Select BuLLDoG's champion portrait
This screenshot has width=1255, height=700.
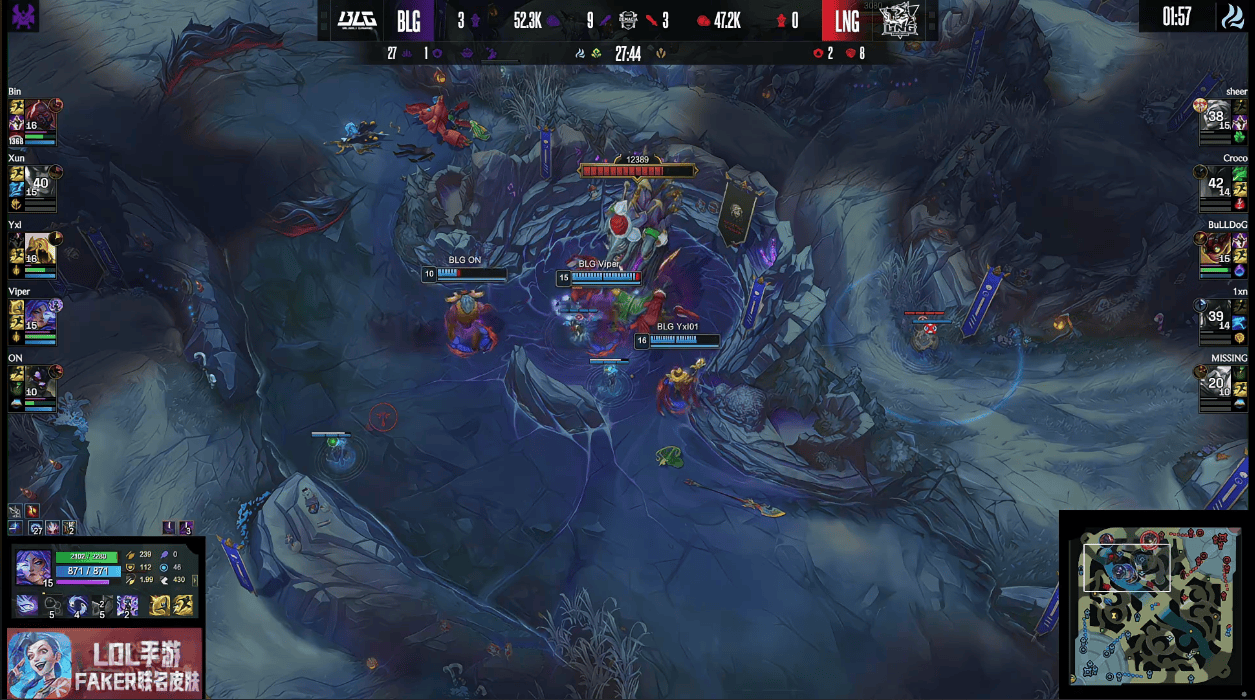tap(1215, 250)
